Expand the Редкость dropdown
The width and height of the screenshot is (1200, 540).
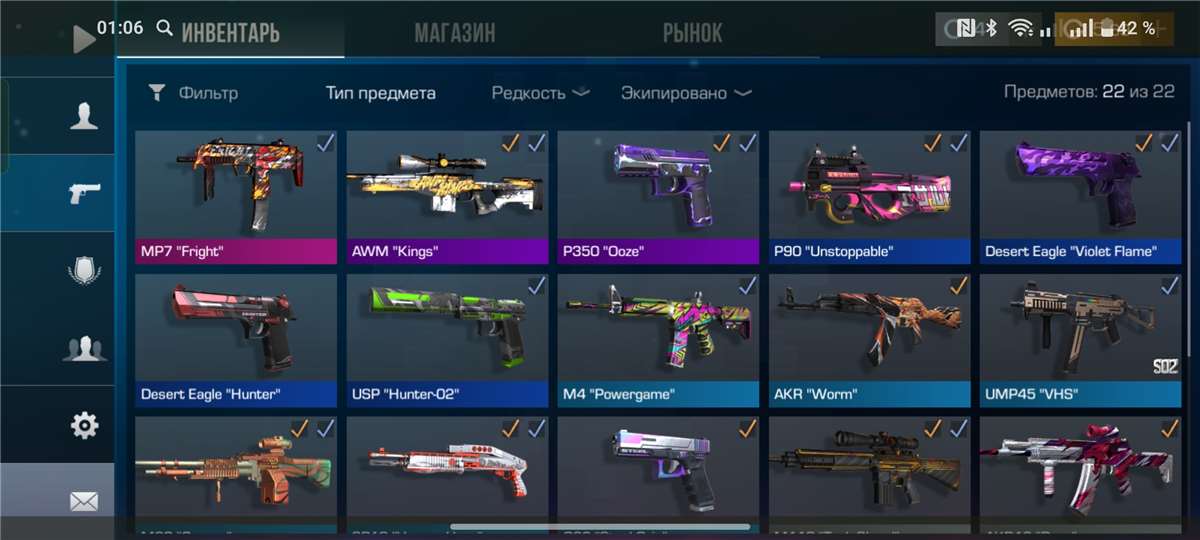pyautogui.click(x=540, y=93)
